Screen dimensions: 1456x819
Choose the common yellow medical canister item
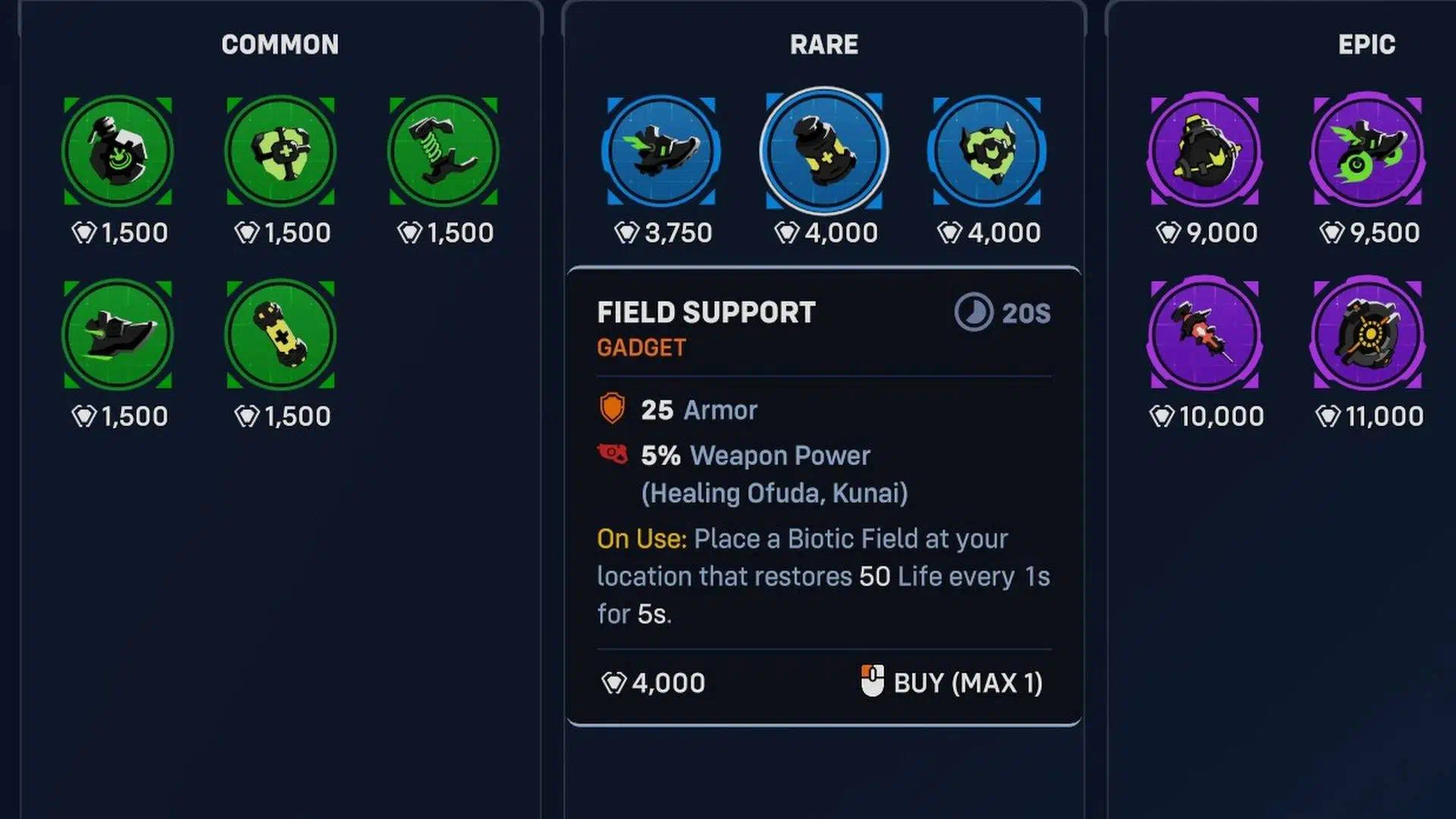[281, 334]
